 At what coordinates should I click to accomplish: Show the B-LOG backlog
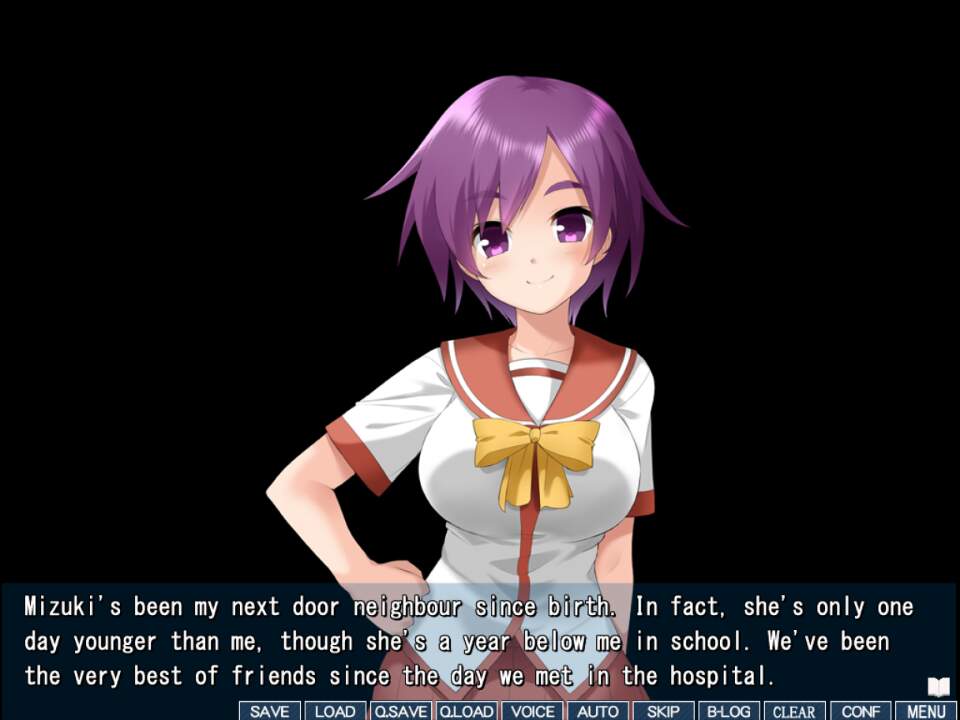729,711
